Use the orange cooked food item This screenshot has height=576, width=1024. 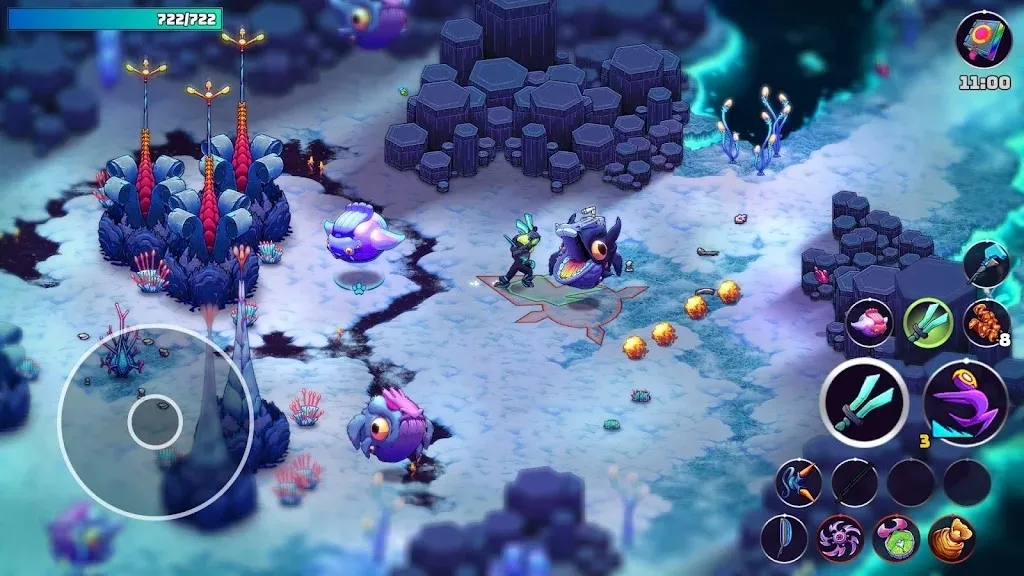coord(985,323)
